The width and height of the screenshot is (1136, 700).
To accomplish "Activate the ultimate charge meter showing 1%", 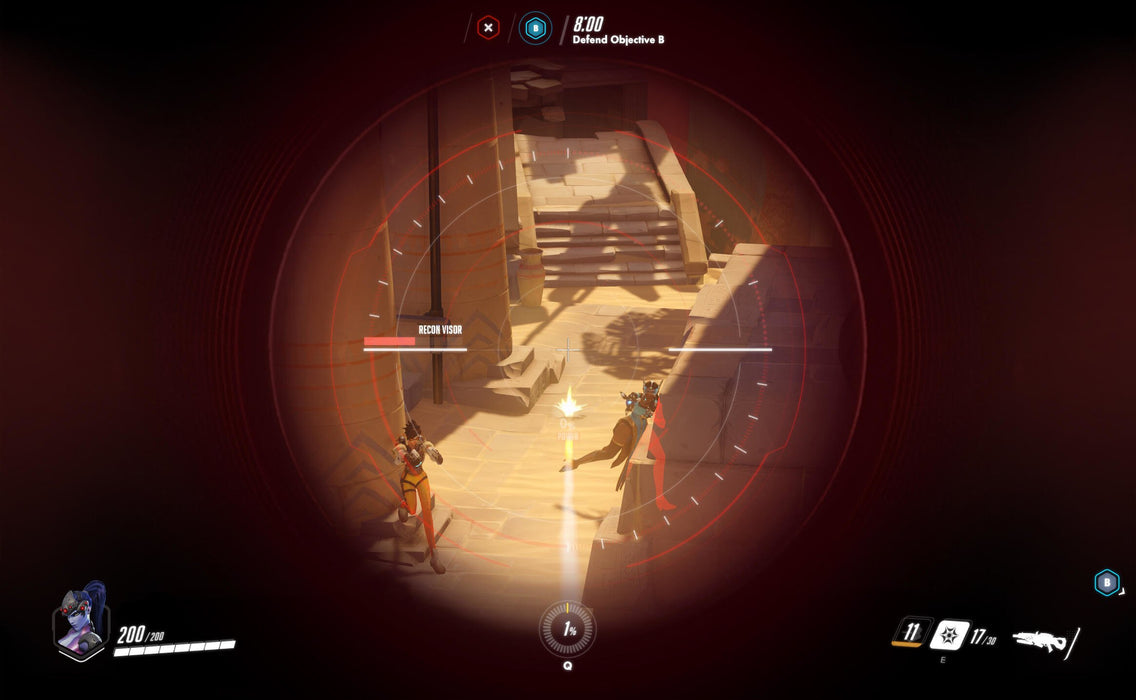I will pyautogui.click(x=567, y=629).
